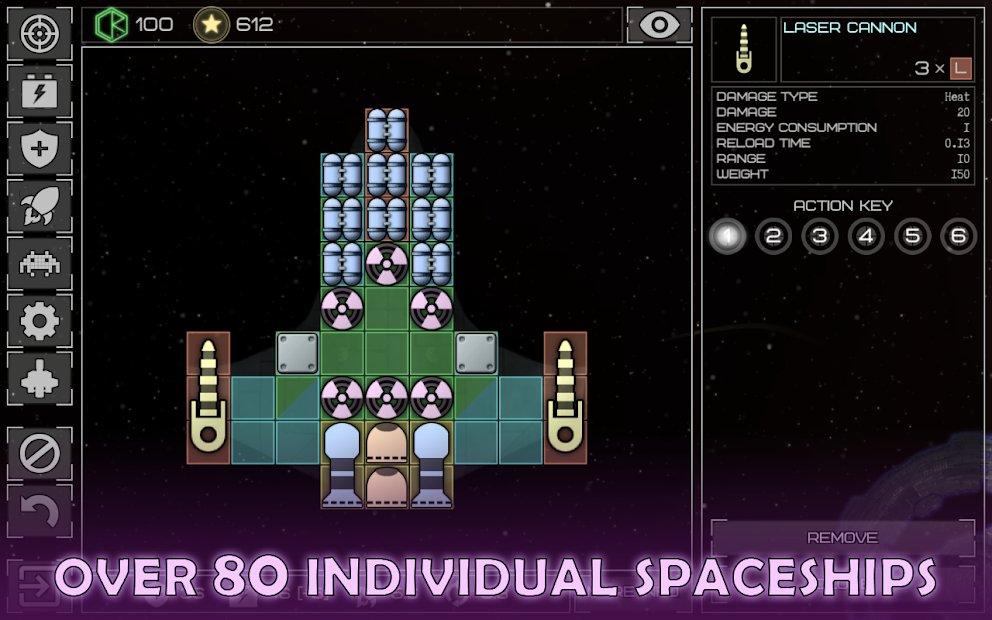Assign action key 4
Viewport: 992px width, 620px height.
point(866,237)
